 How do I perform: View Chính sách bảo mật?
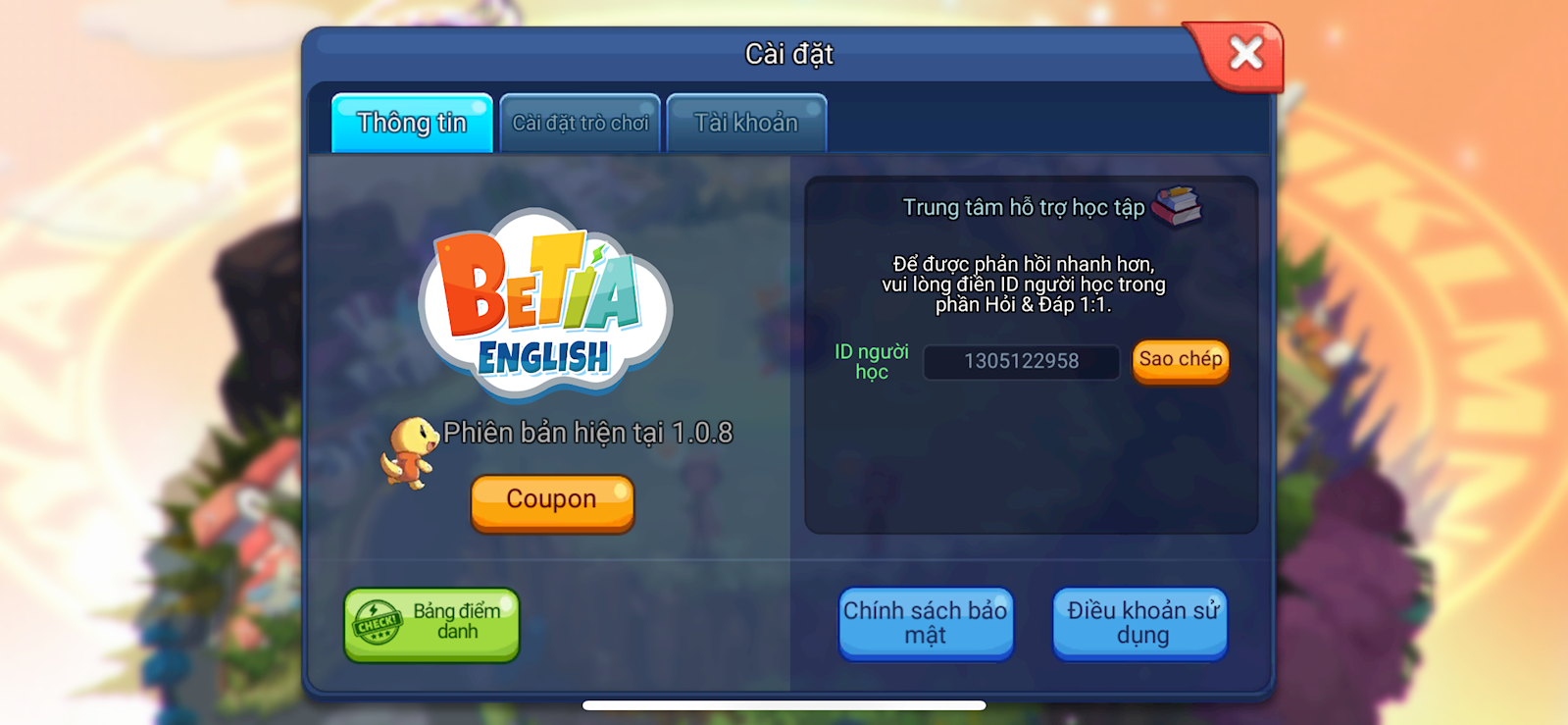[x=925, y=623]
